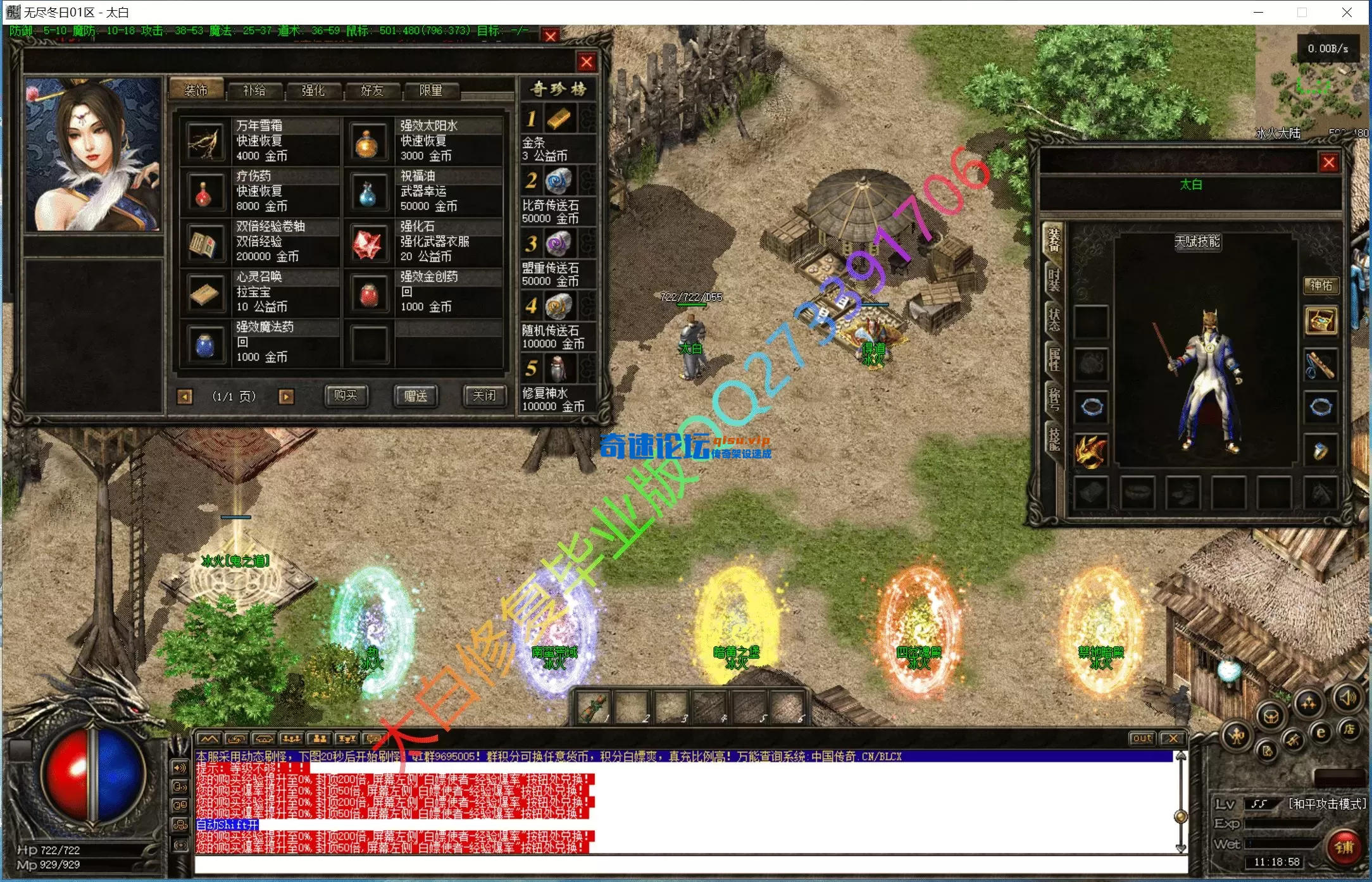Close the 太白 character panel
This screenshot has height=882, width=1372.
click(1328, 163)
